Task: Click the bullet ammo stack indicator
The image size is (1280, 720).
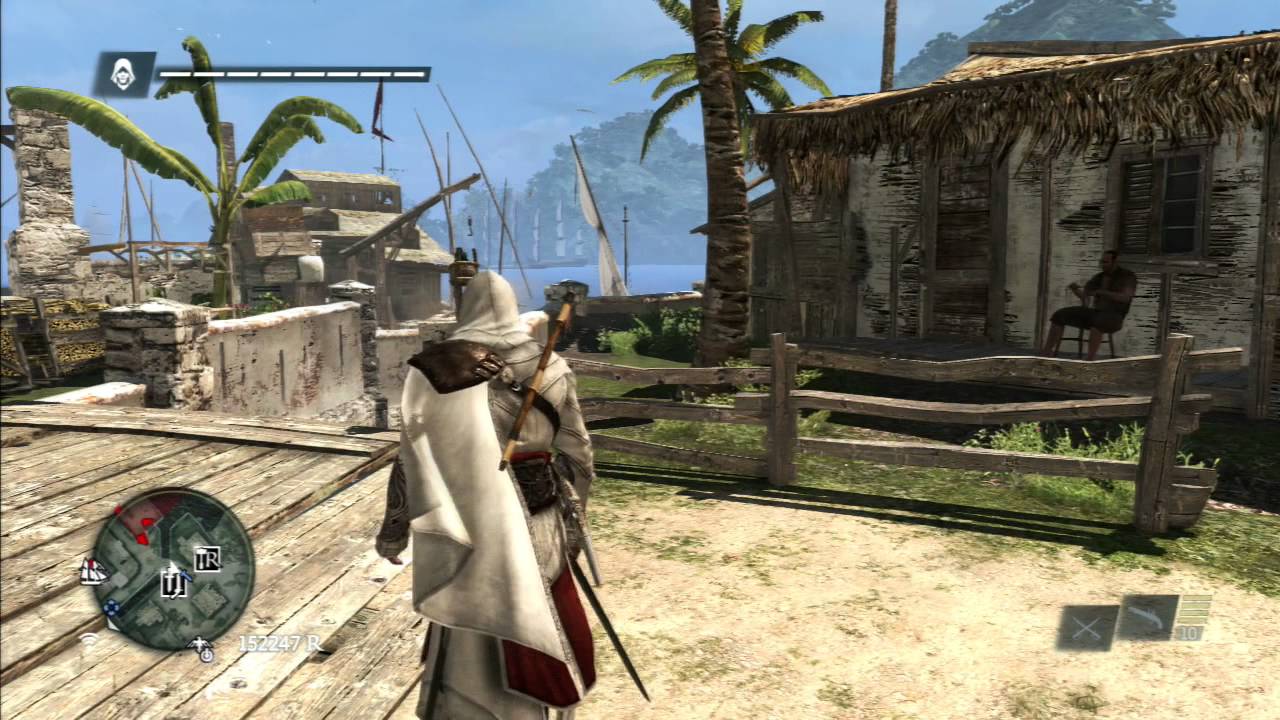Action: click(x=1195, y=609)
